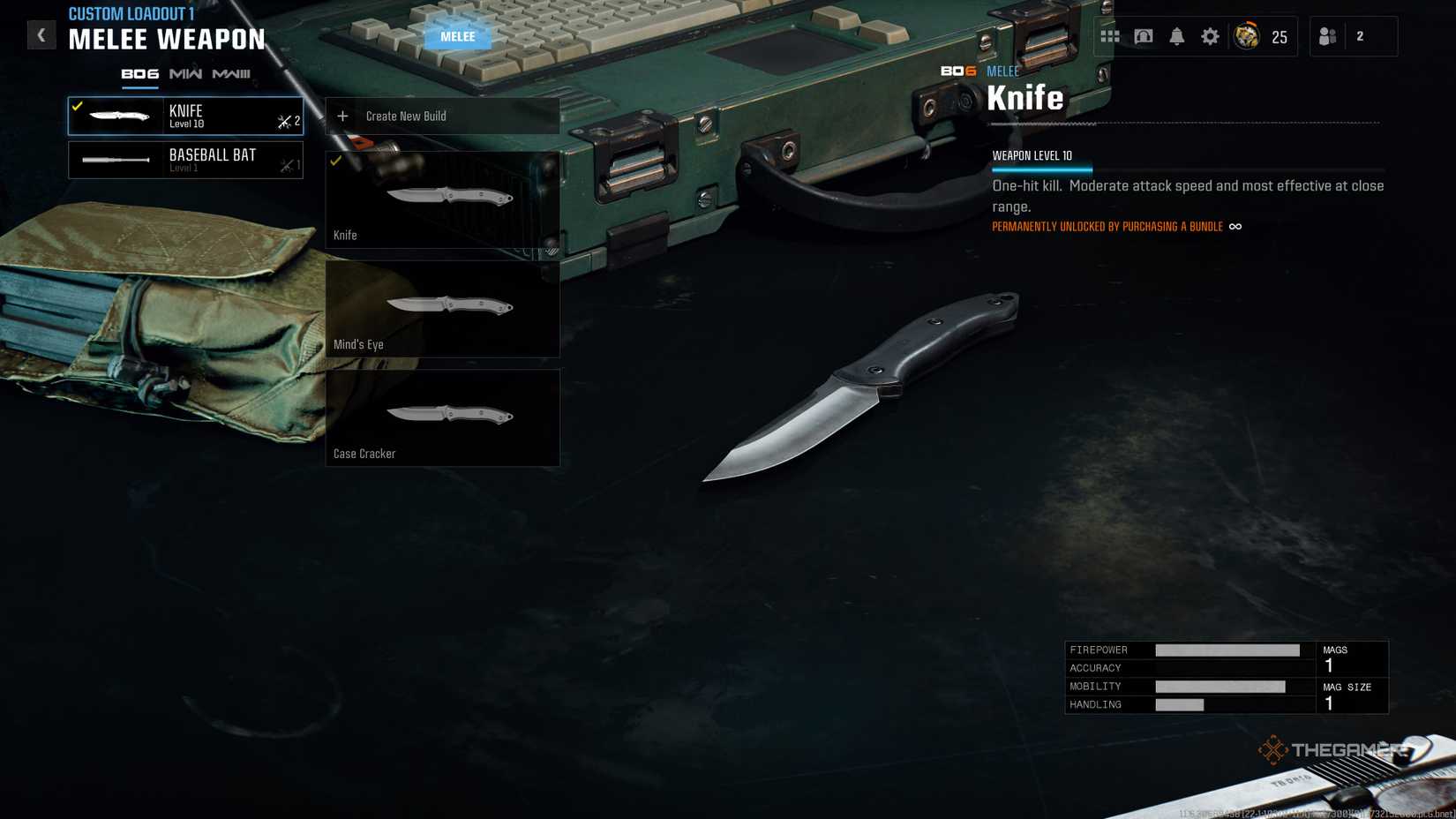1456x819 pixels.
Task: Open the recent players icon
Action: (x=1144, y=35)
